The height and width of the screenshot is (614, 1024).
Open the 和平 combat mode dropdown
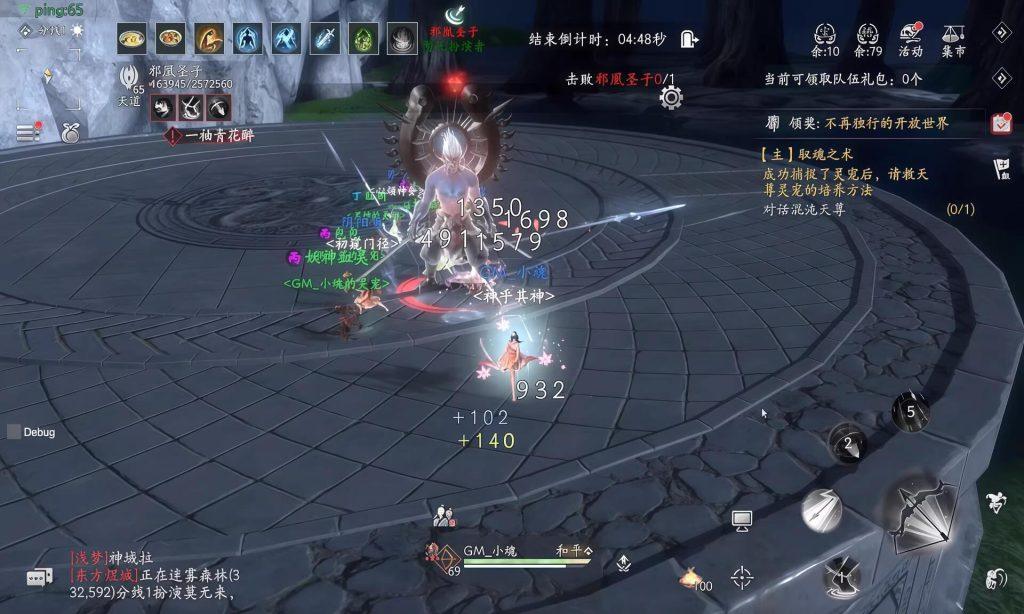(x=575, y=550)
